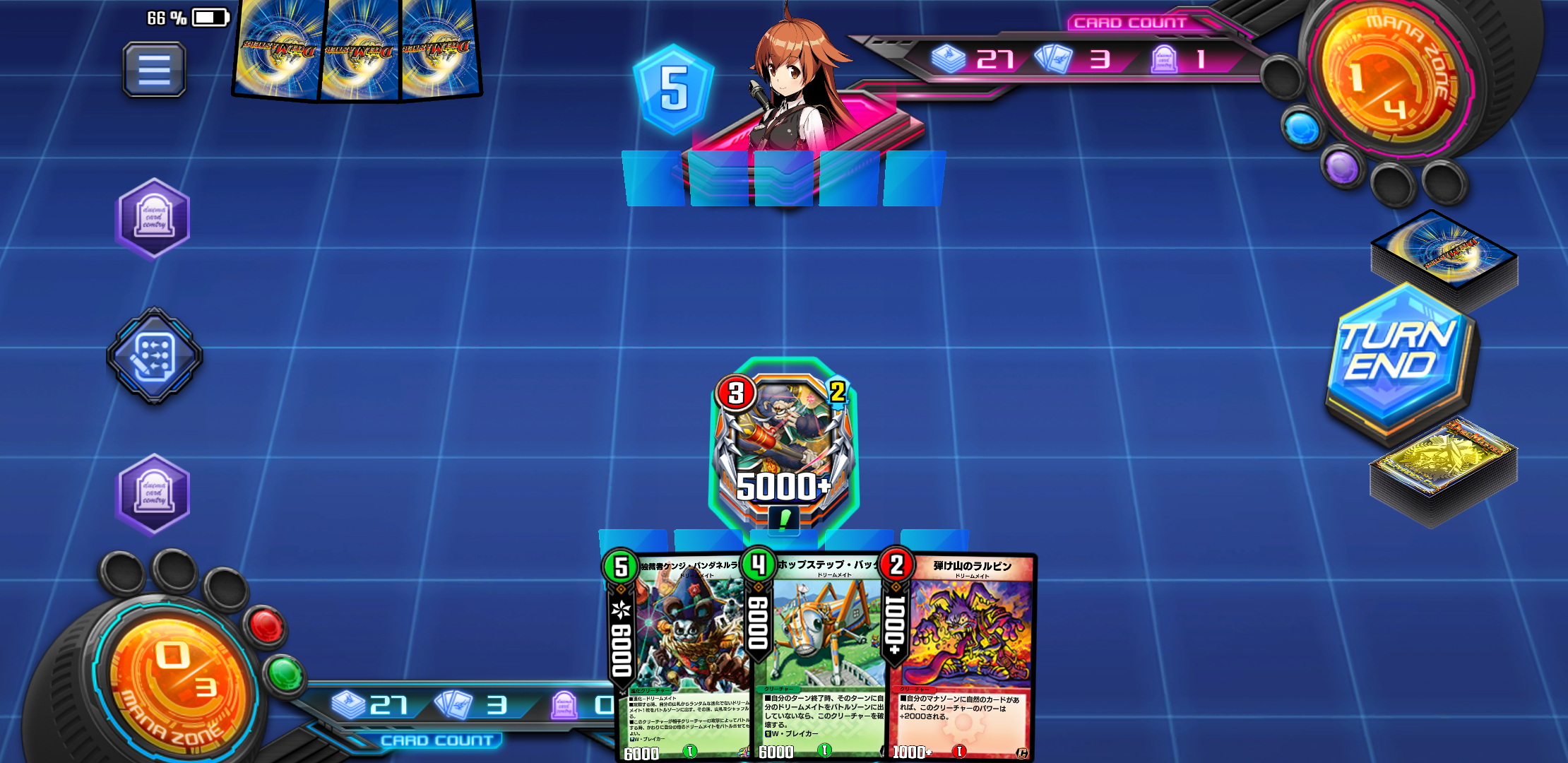Open the hamburger menu button
The height and width of the screenshot is (763, 1568).
pyautogui.click(x=154, y=69)
